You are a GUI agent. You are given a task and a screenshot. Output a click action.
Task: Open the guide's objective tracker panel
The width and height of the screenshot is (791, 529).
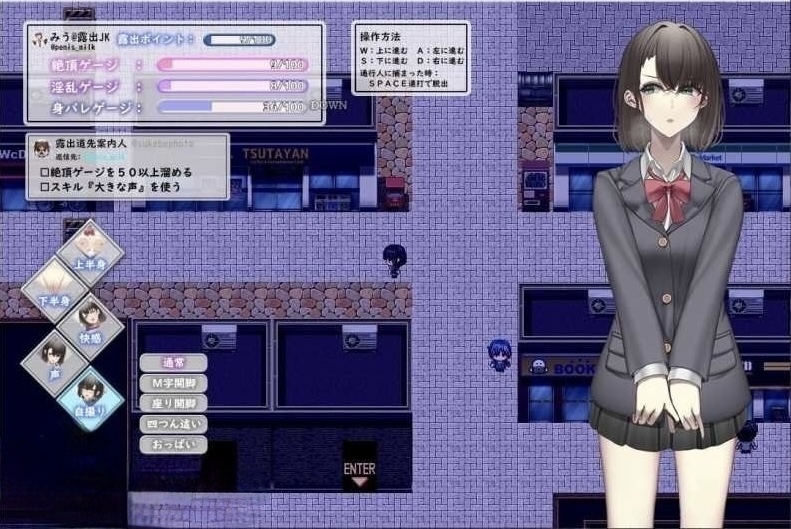click(x=127, y=166)
